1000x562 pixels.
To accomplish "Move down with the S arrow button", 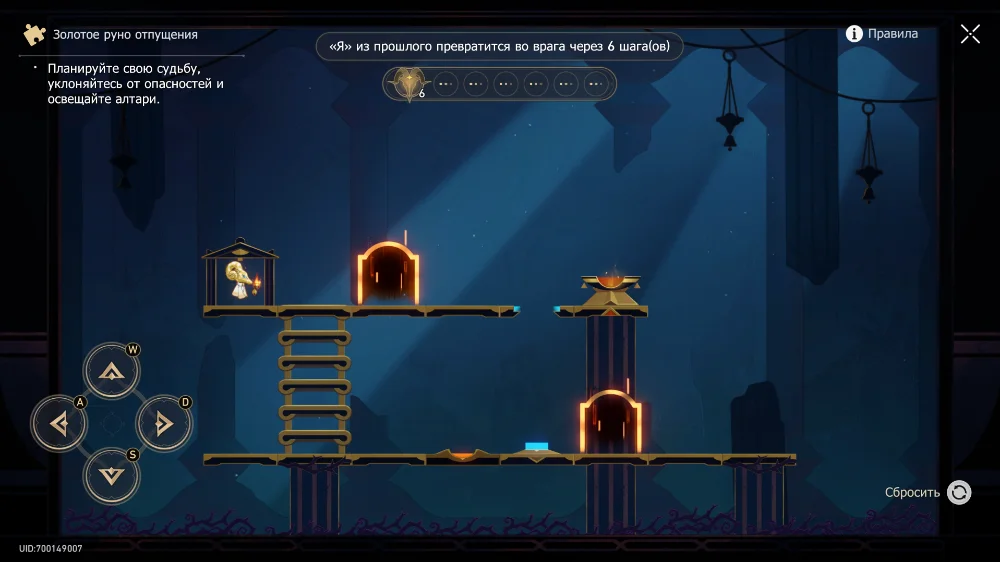I will (111, 475).
